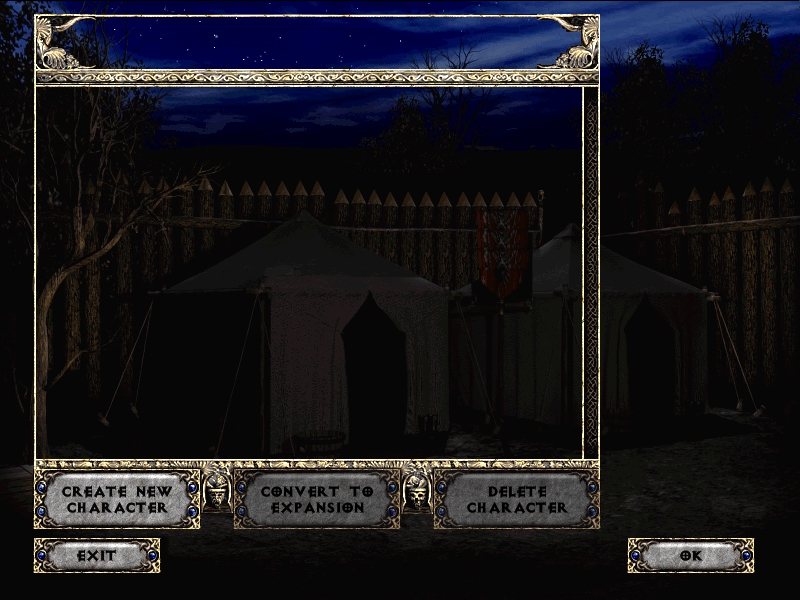The image size is (800, 600).
Task: Choose Convert to Expansion
Action: (317, 499)
